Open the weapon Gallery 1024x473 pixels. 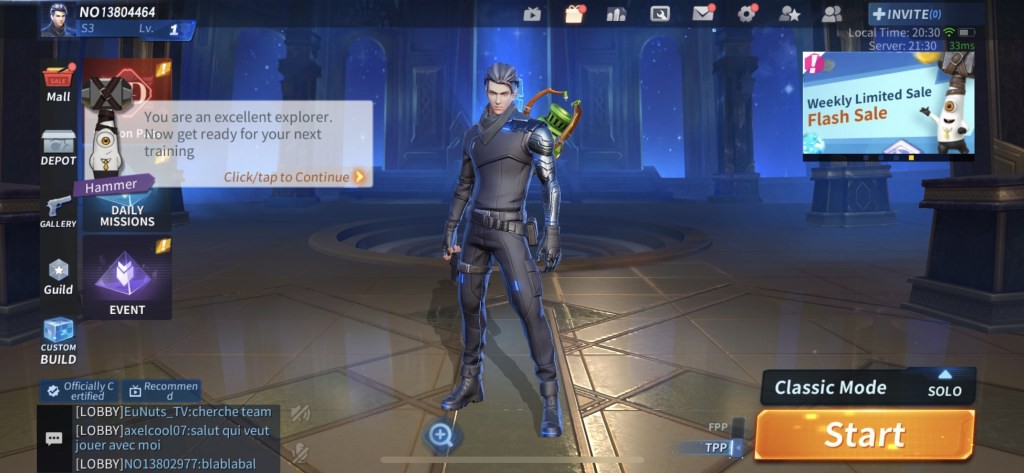[x=58, y=210]
